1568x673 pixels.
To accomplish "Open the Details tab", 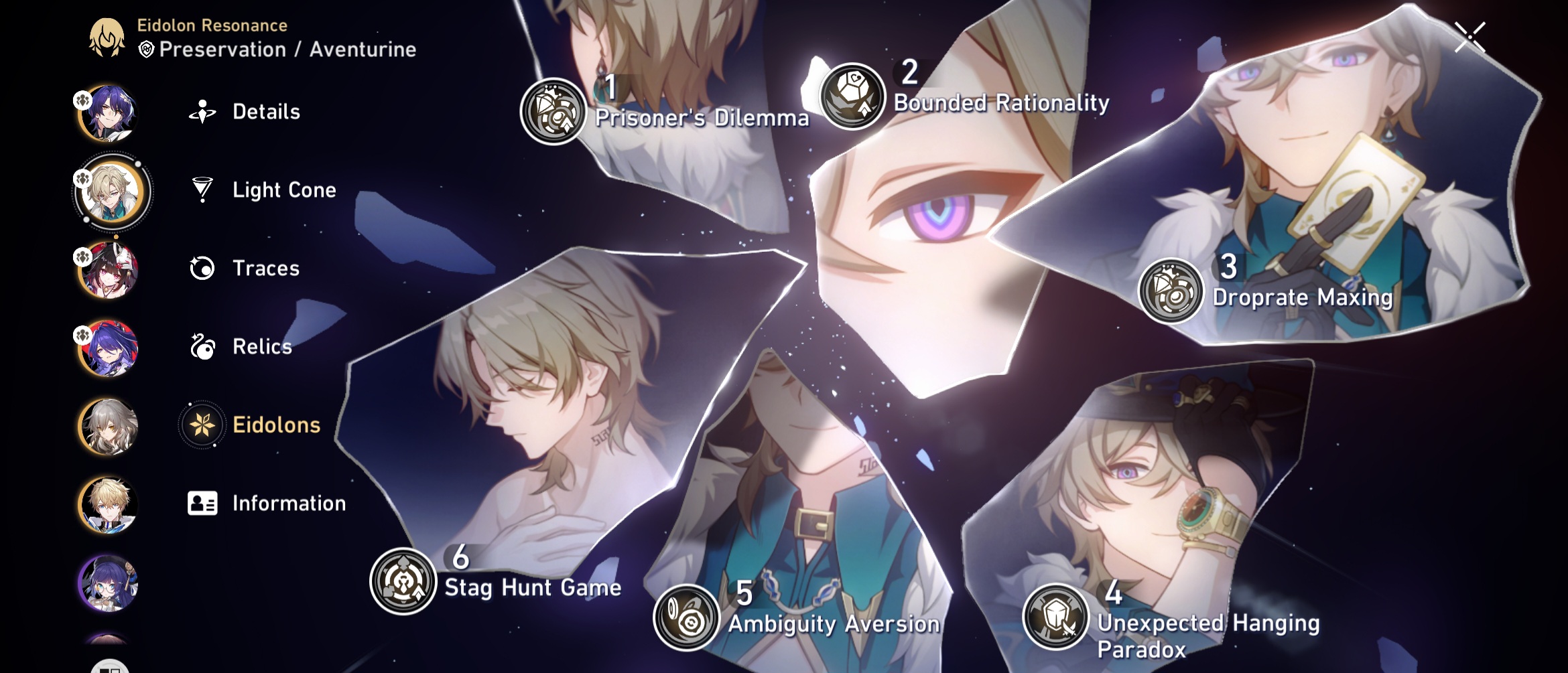I will tap(265, 112).
